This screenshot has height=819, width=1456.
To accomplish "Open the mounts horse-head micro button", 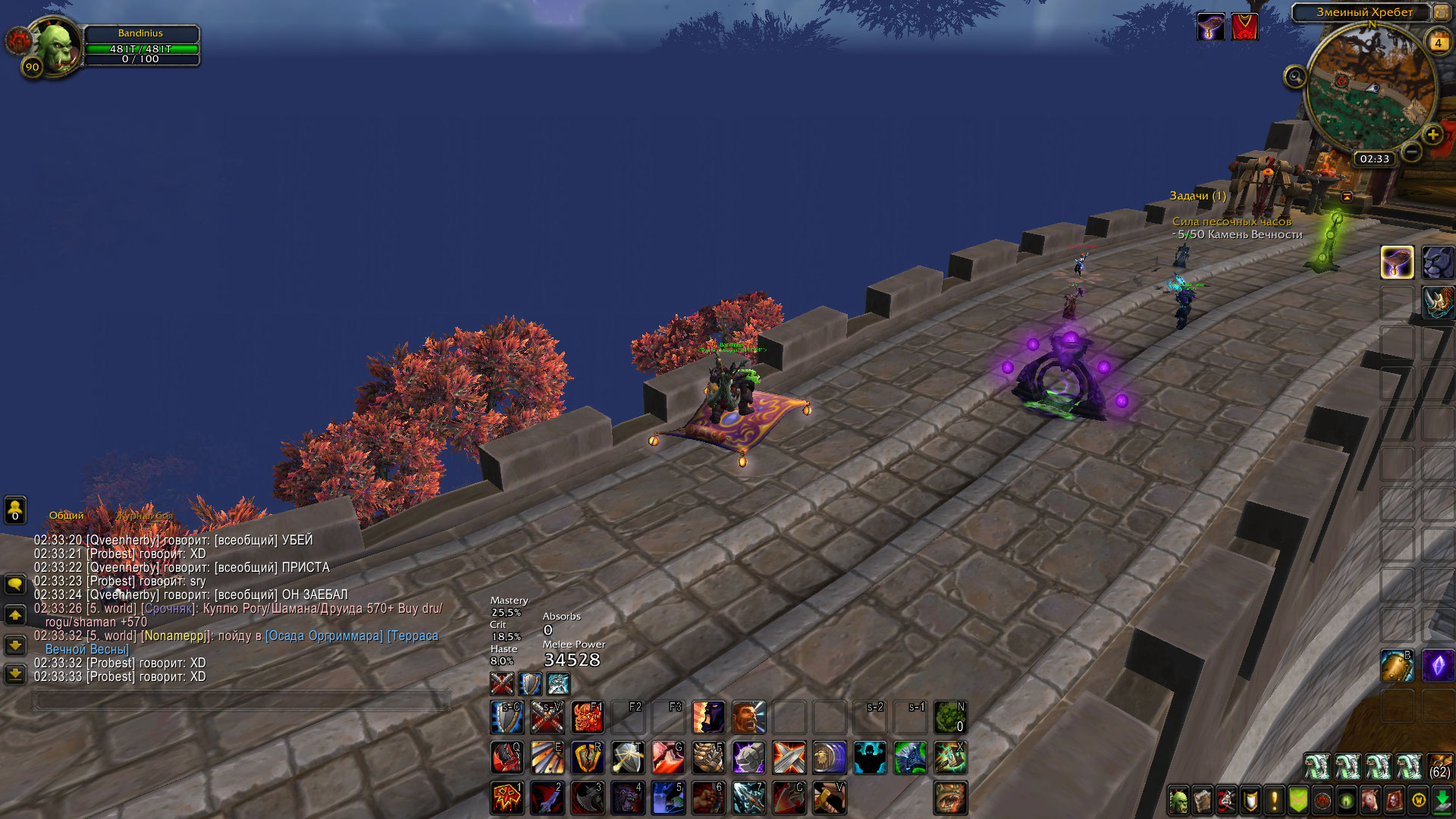I will click(x=1370, y=800).
